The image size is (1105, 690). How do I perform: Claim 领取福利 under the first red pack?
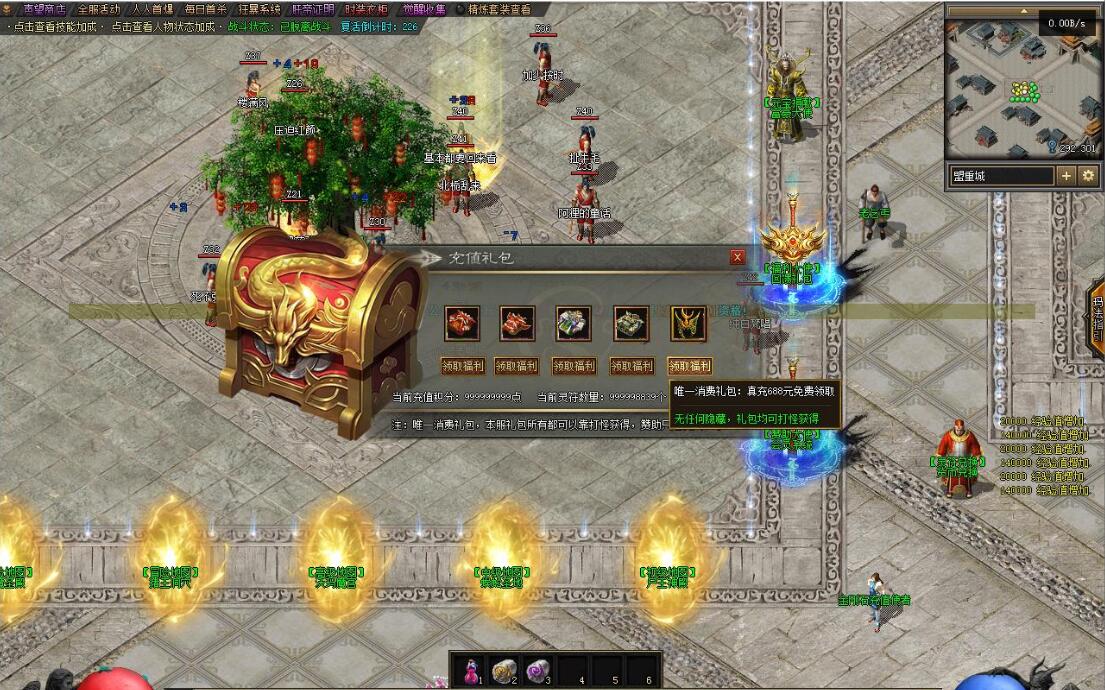click(462, 366)
